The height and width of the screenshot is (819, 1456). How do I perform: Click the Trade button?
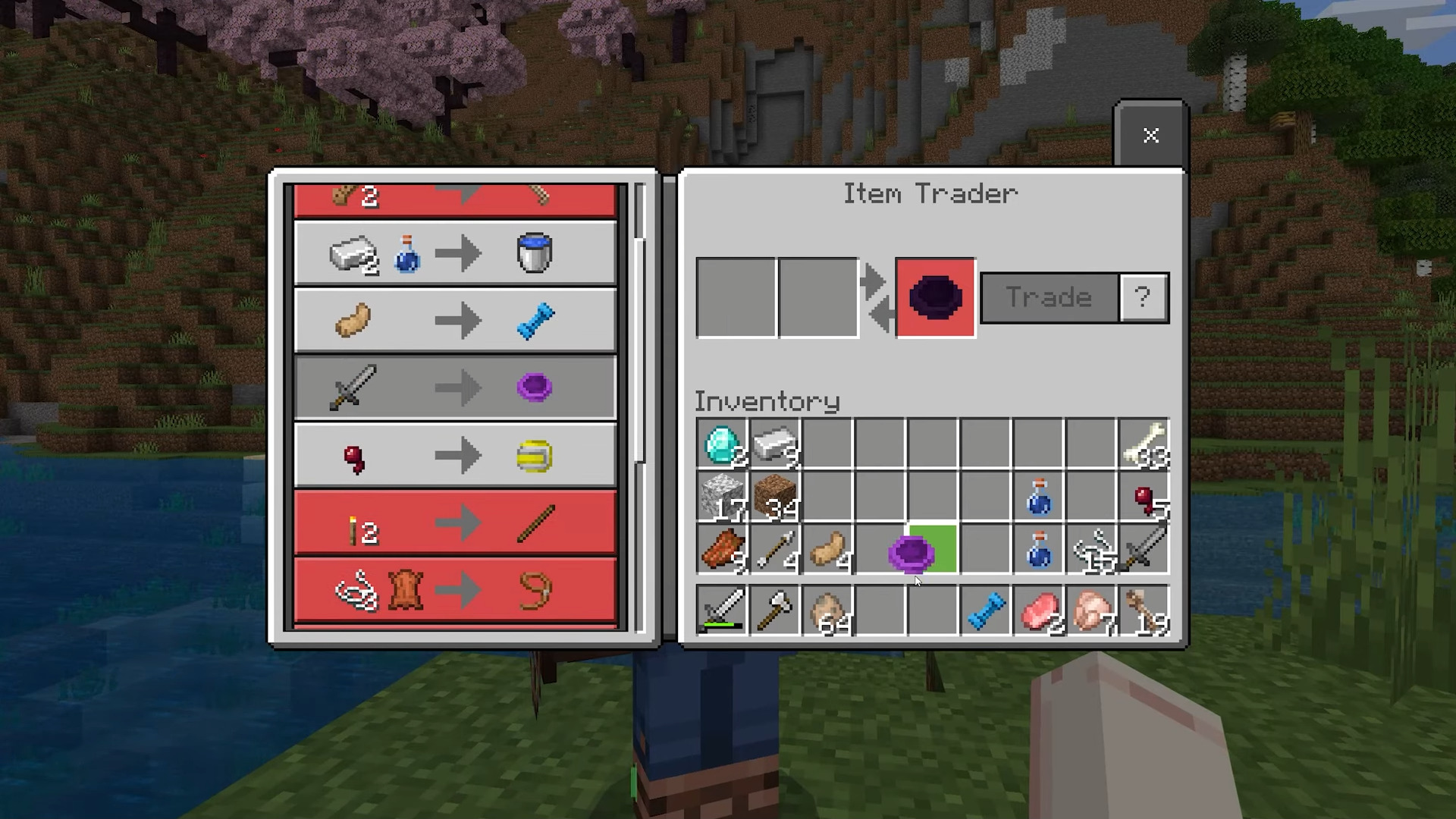pyautogui.click(x=1049, y=297)
